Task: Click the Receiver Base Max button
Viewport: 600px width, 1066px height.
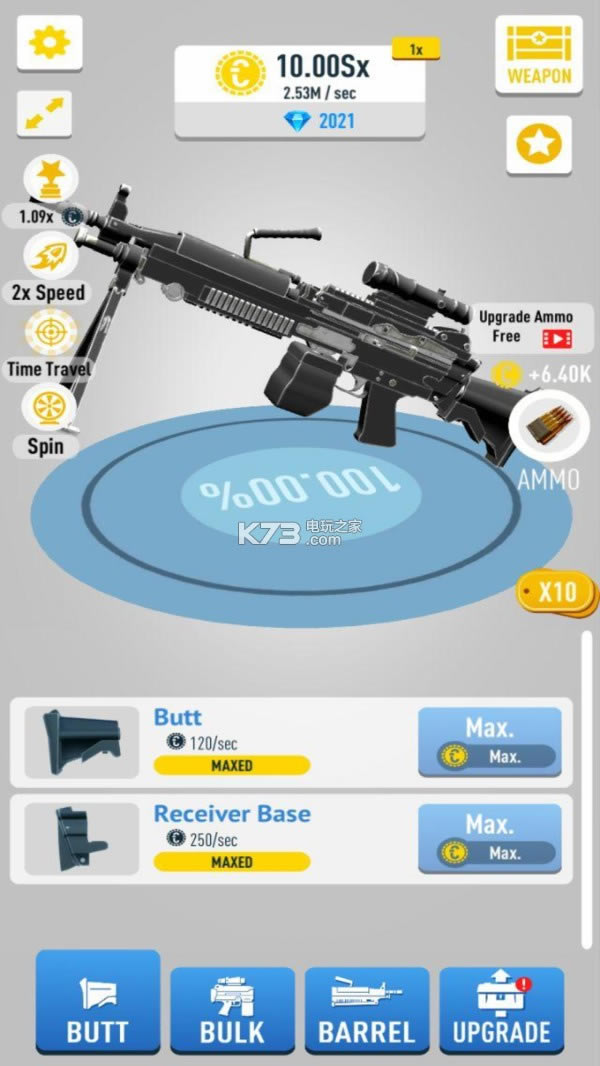Action: (x=489, y=838)
